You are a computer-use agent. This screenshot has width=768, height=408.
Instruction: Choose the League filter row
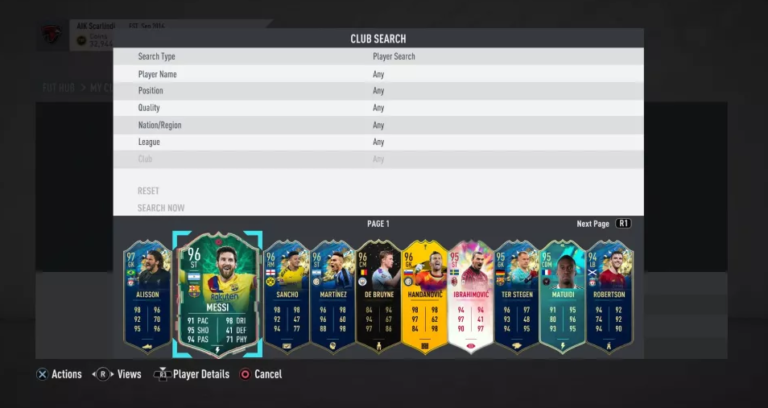pyautogui.click(x=377, y=142)
